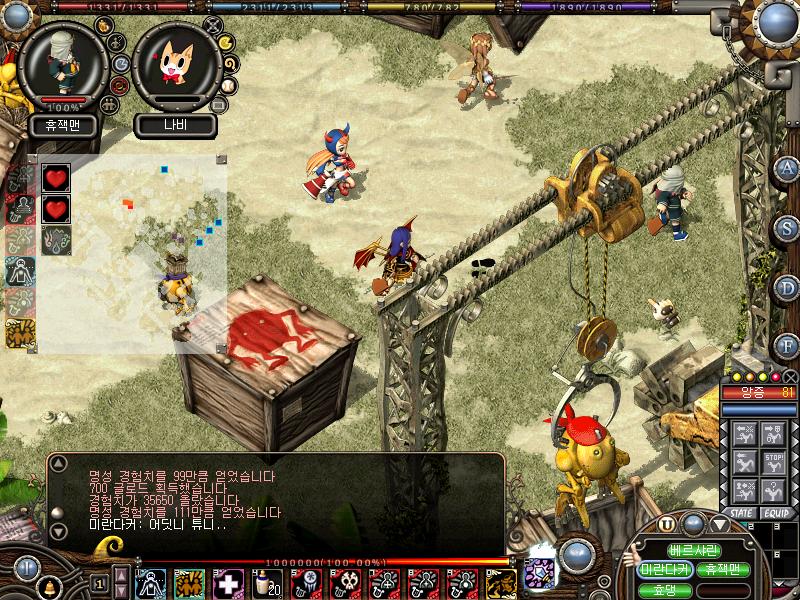This screenshot has width=800, height=600.
Task: Select party member 베르사린
Action: [694, 551]
